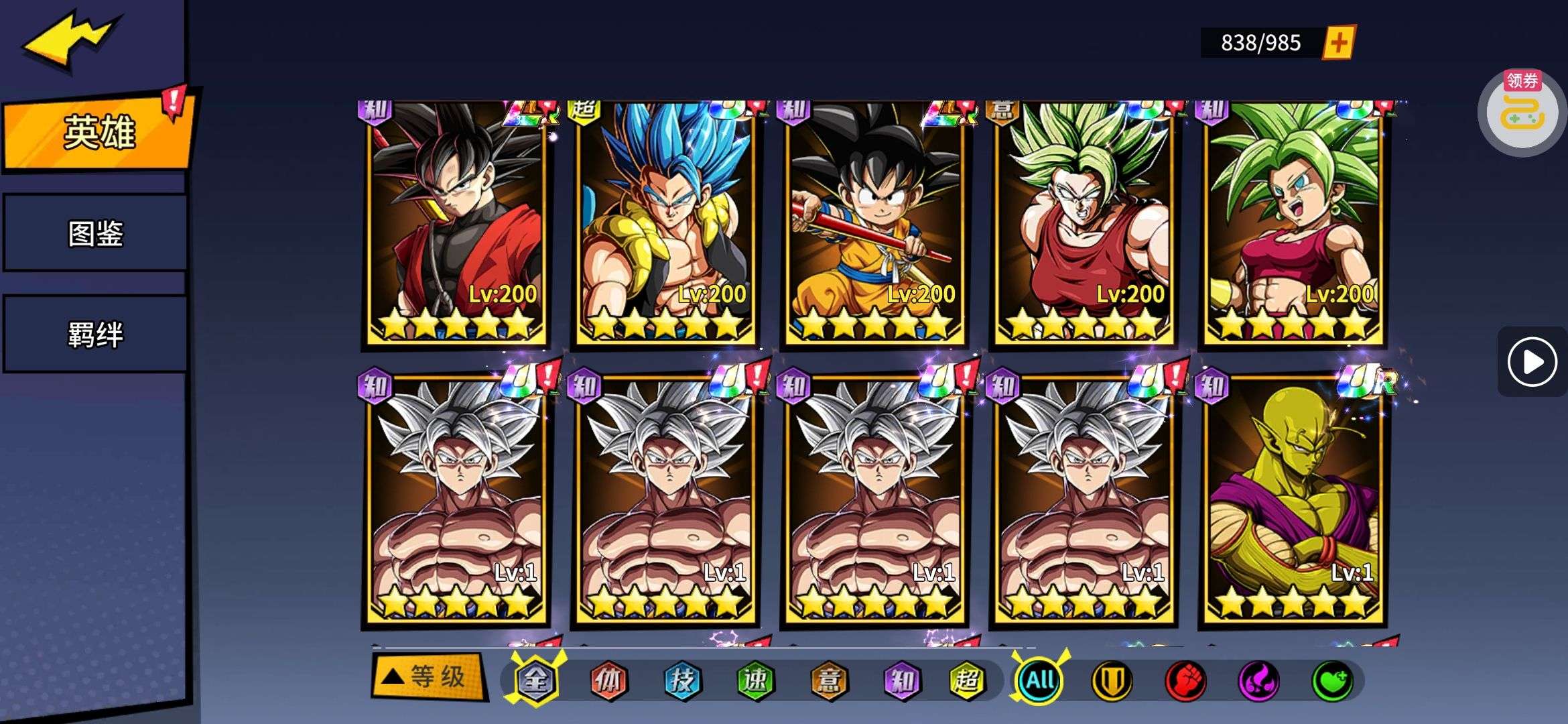This screenshot has height=724, width=1568.
Task: Change sorting with the 等级 level button
Action: (x=429, y=677)
